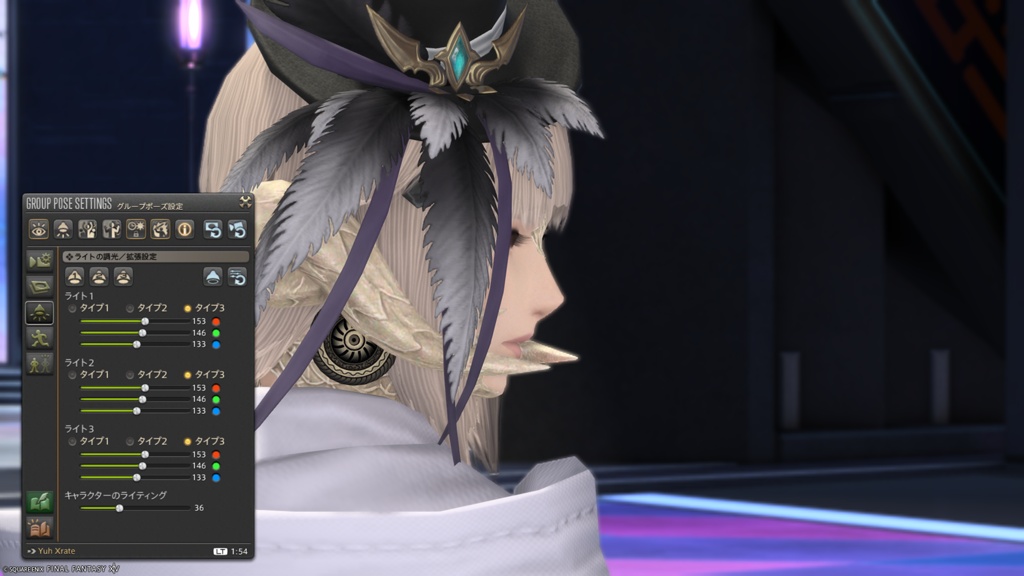Switch to the picture frame tab
The height and width of the screenshot is (576, 1024).
tap(39, 286)
